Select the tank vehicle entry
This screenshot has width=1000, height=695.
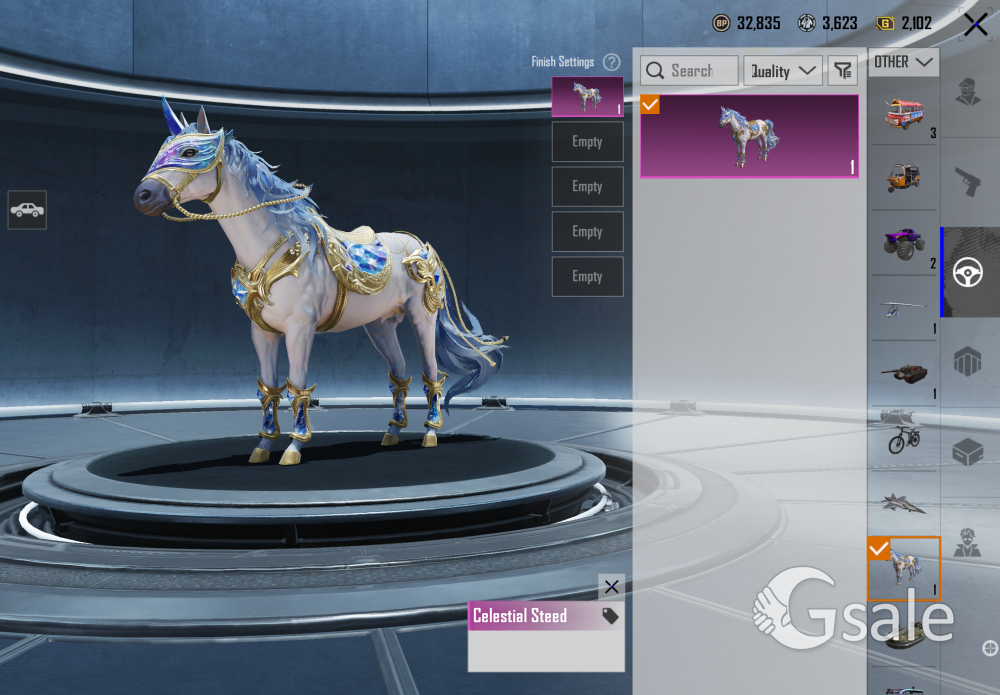tap(903, 372)
